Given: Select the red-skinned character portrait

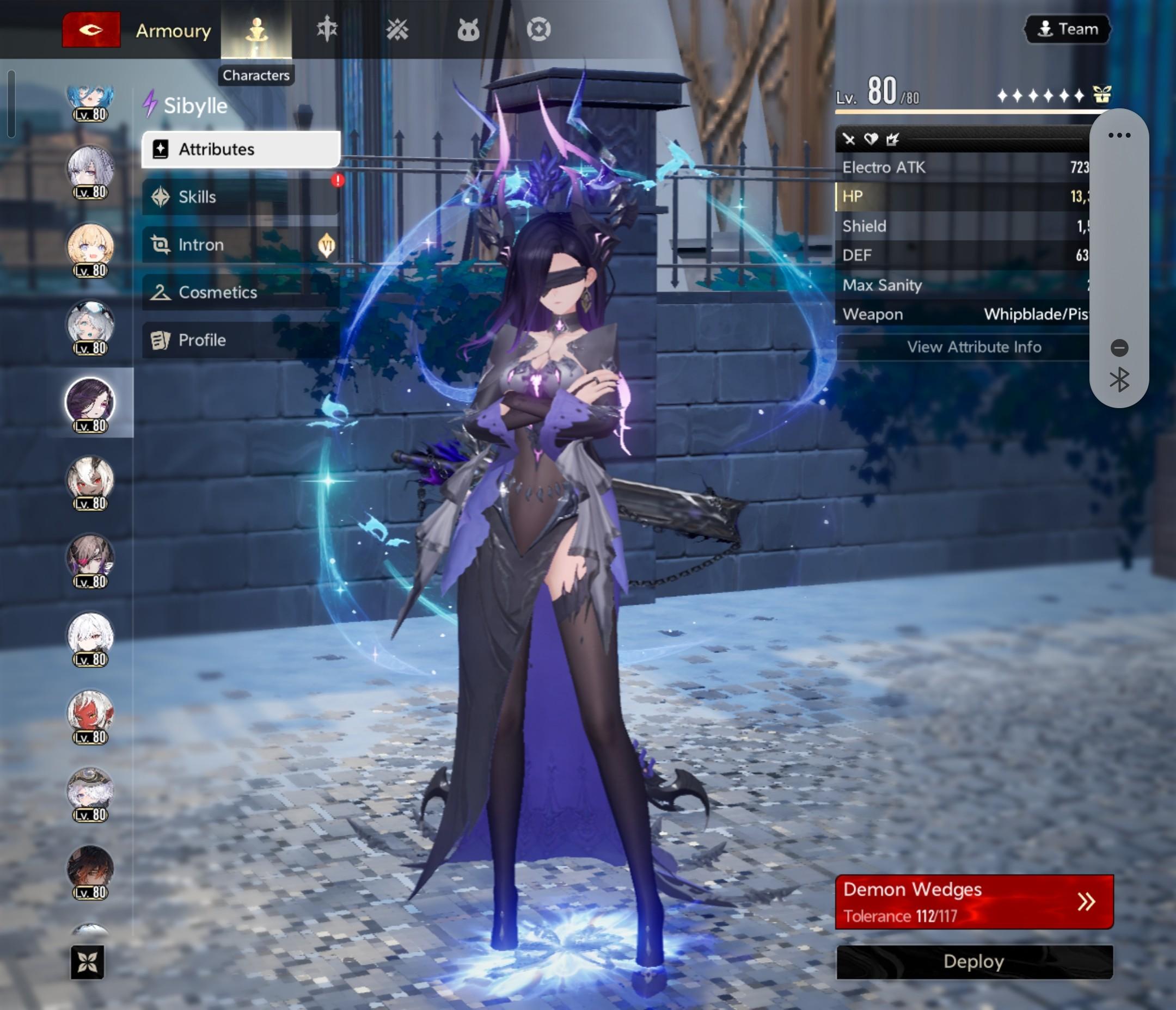Looking at the screenshot, I should tap(90, 713).
